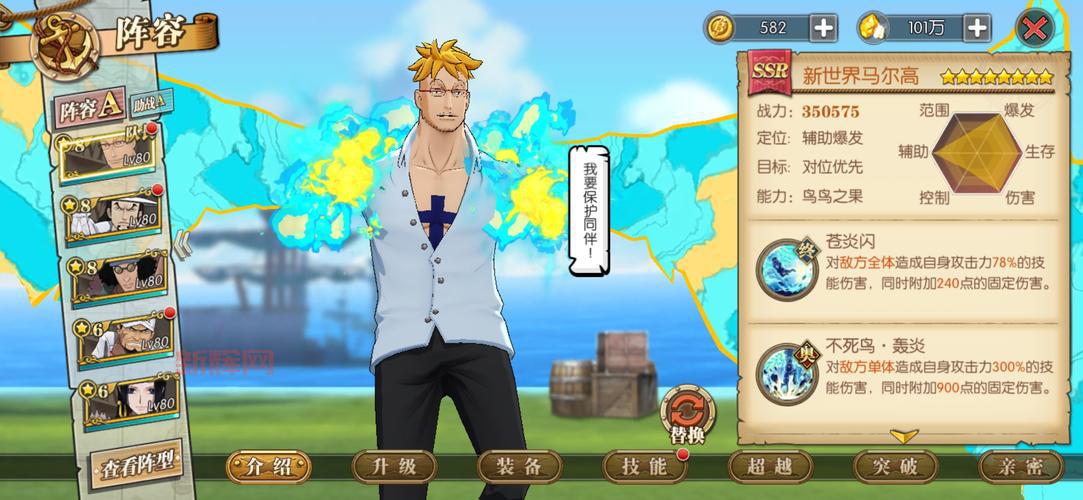Open the 亲密 intimacy tab
The width and height of the screenshot is (1083, 500).
click(x=1020, y=466)
